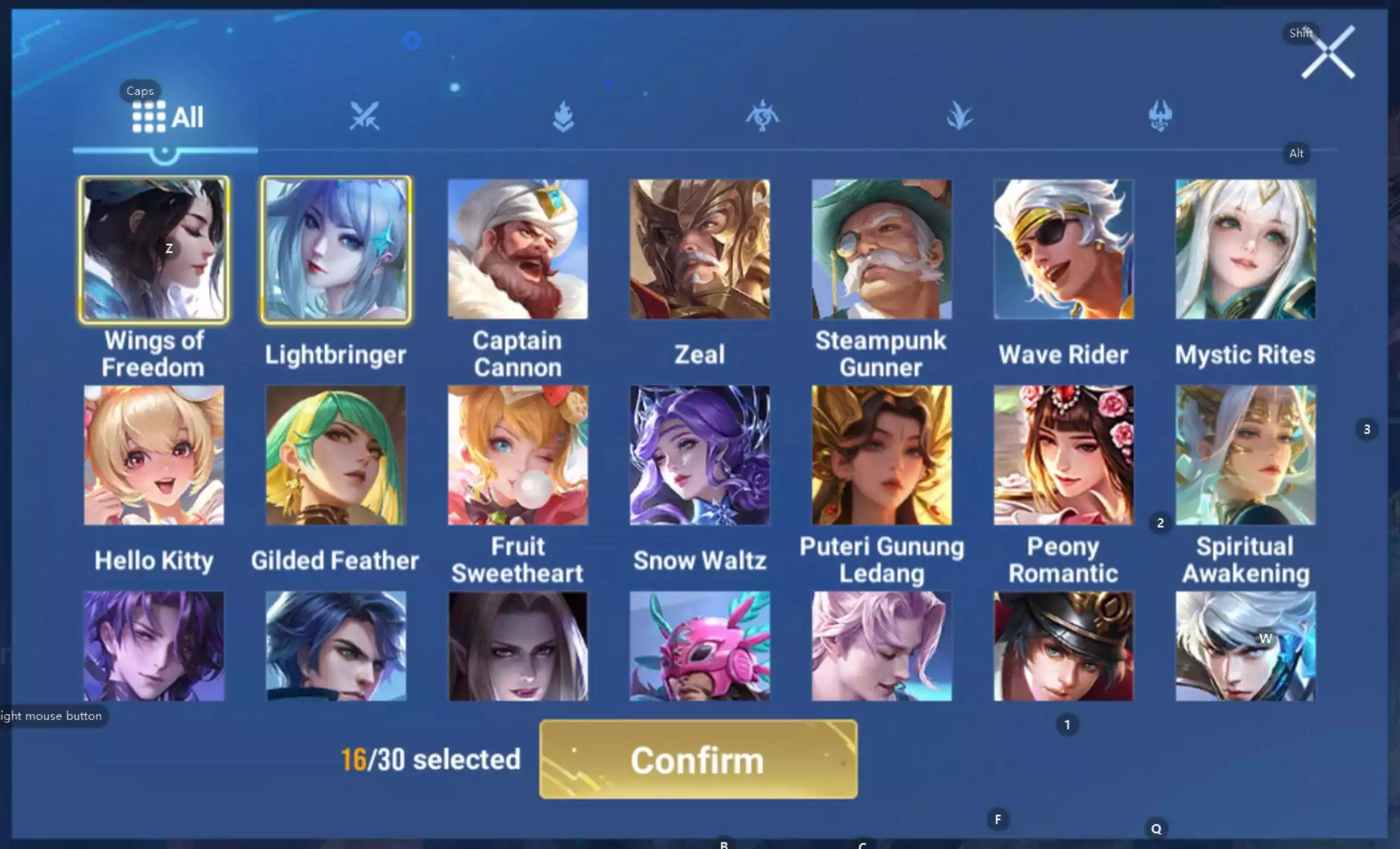Select the Mystic Rites skin

[1244, 249]
